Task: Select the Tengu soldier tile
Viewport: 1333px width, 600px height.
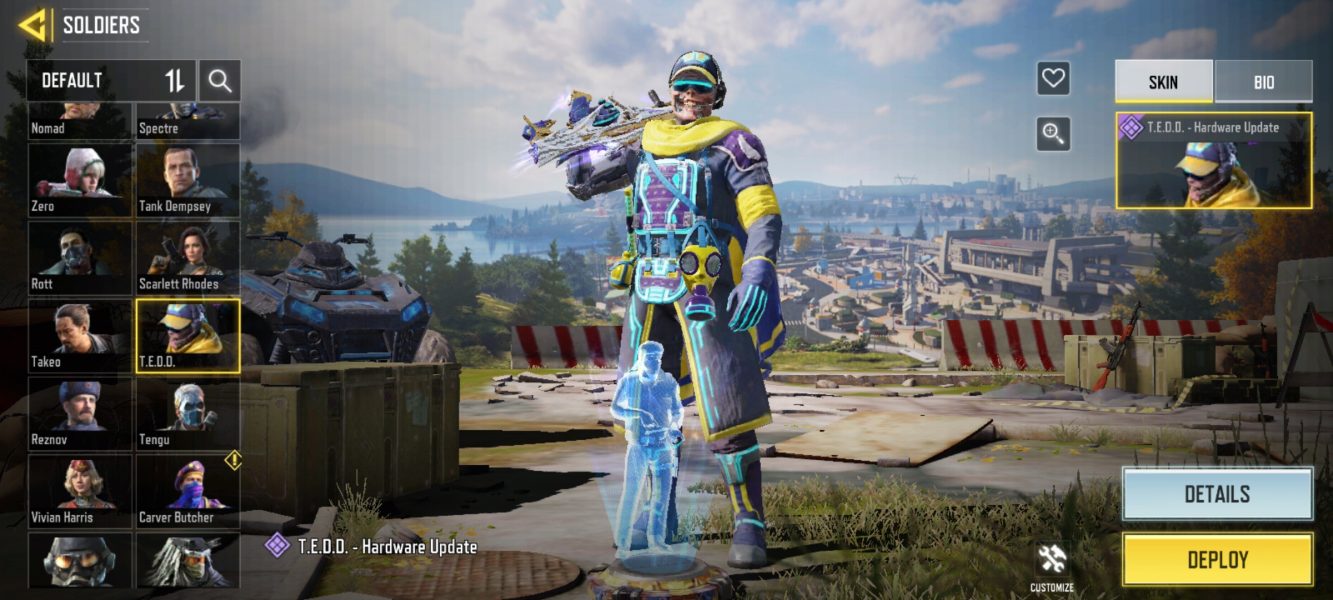Action: click(188, 414)
